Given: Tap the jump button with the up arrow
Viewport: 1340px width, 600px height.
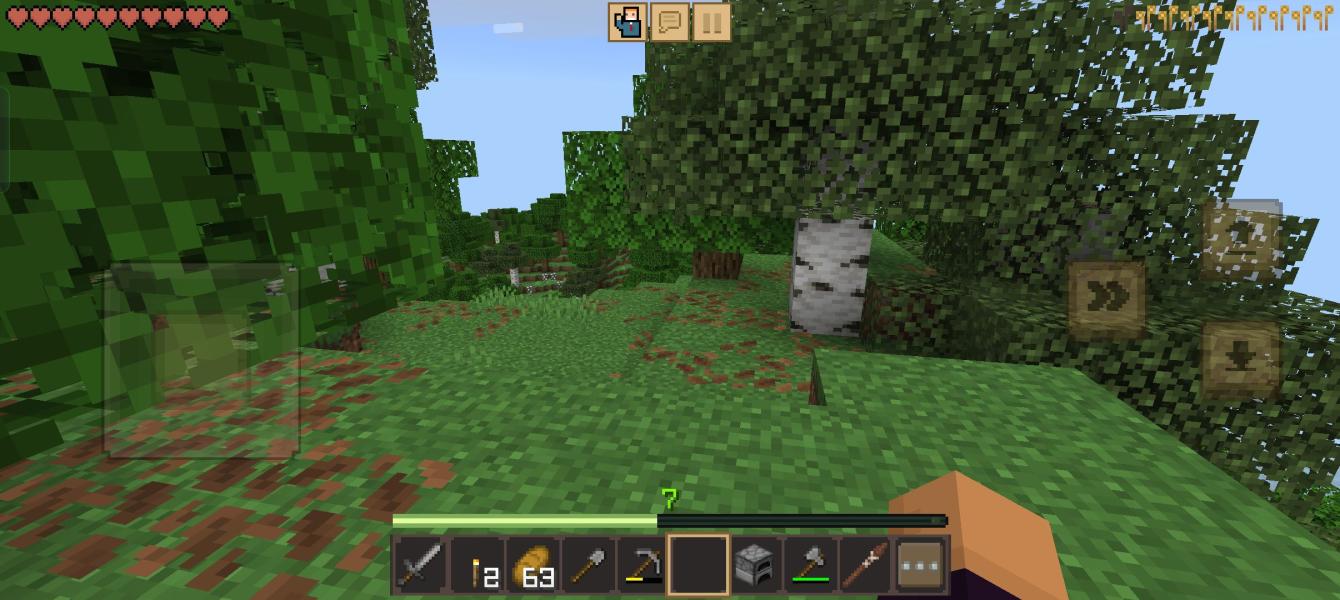Looking at the screenshot, I should pyautogui.click(x=1241, y=239).
